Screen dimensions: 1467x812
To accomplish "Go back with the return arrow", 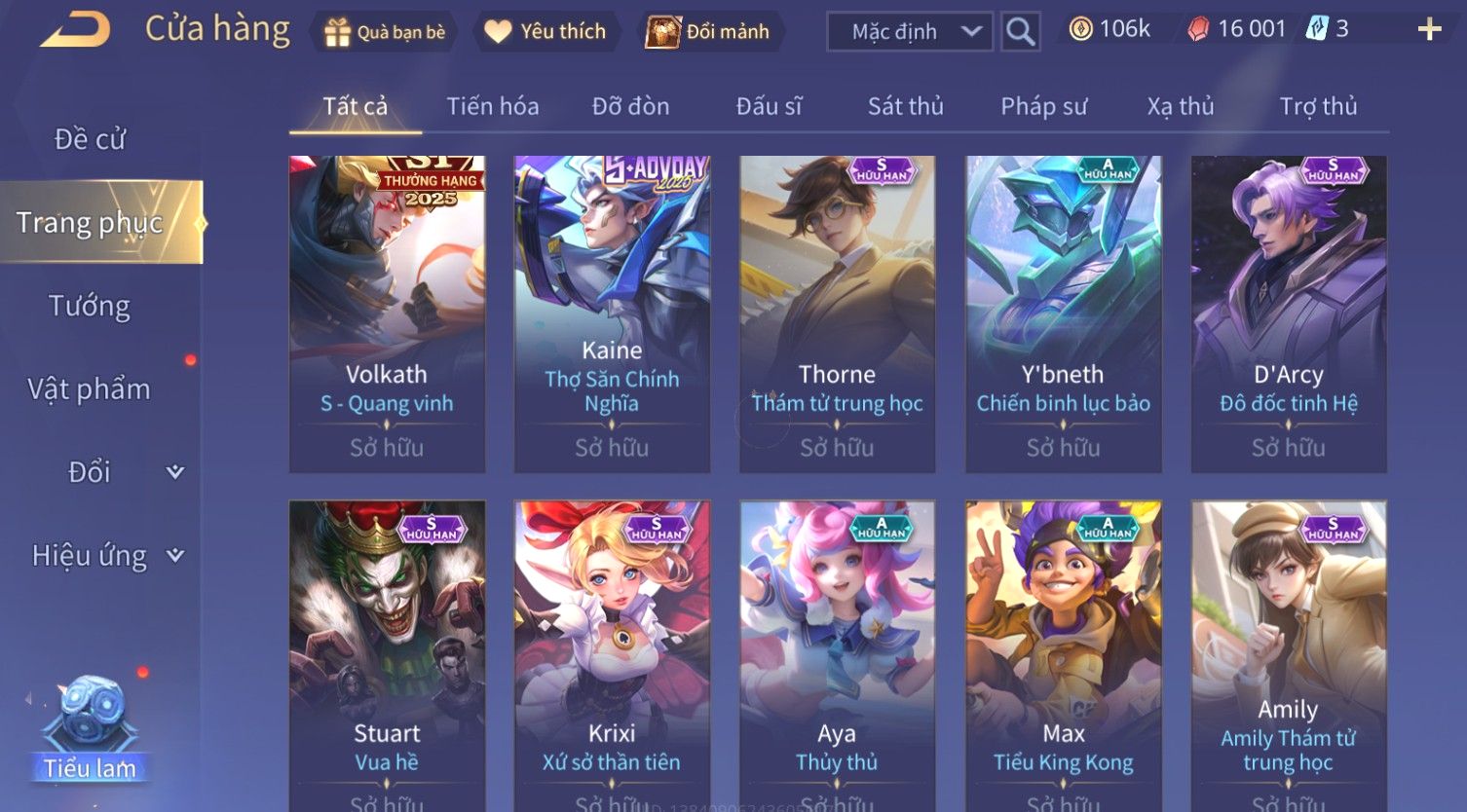I will (76, 29).
